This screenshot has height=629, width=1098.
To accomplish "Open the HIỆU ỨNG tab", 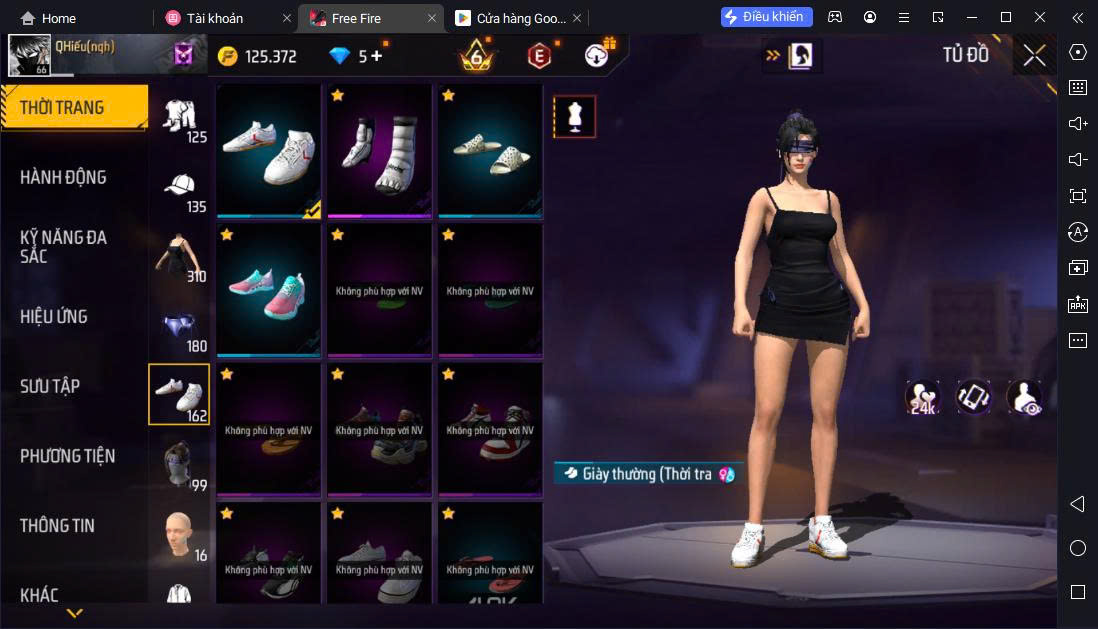I will coord(54,316).
